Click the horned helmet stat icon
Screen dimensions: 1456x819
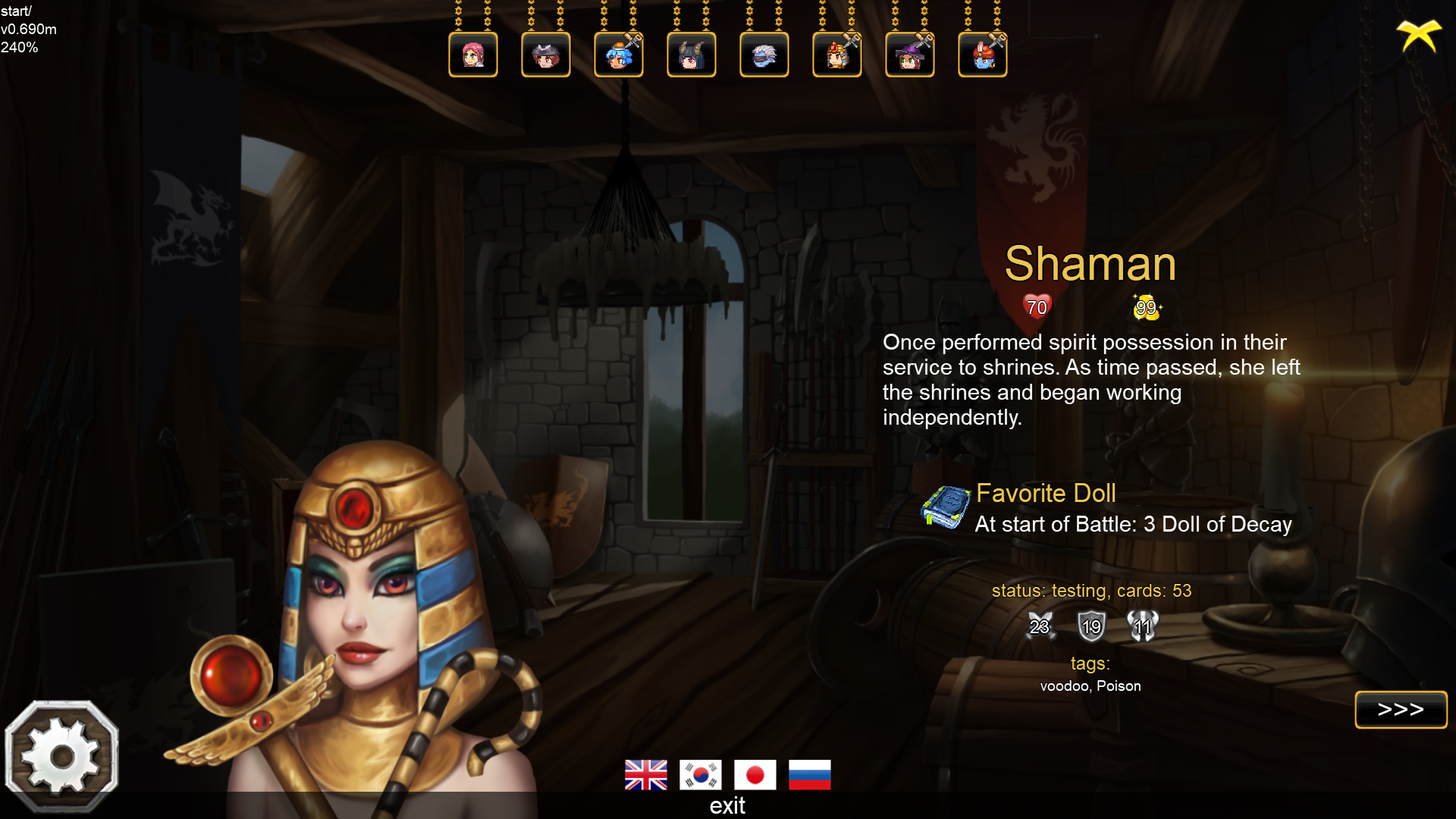[x=1143, y=626]
